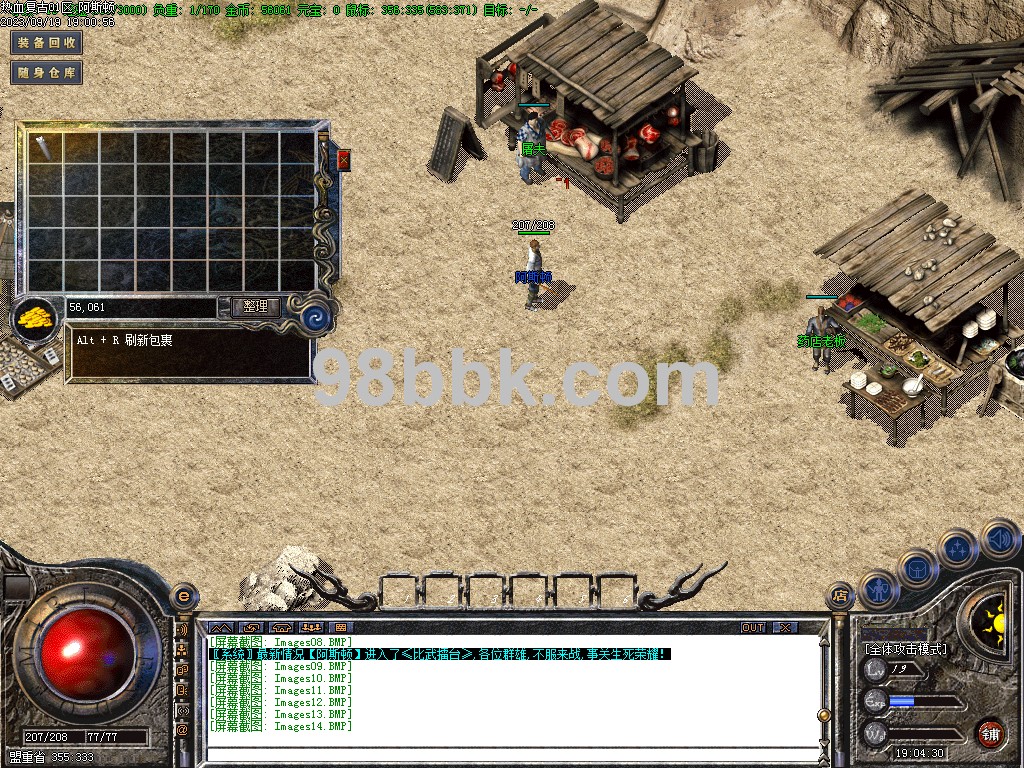Open the 店 shop button
Screen dimensions: 1024x768
839,597
